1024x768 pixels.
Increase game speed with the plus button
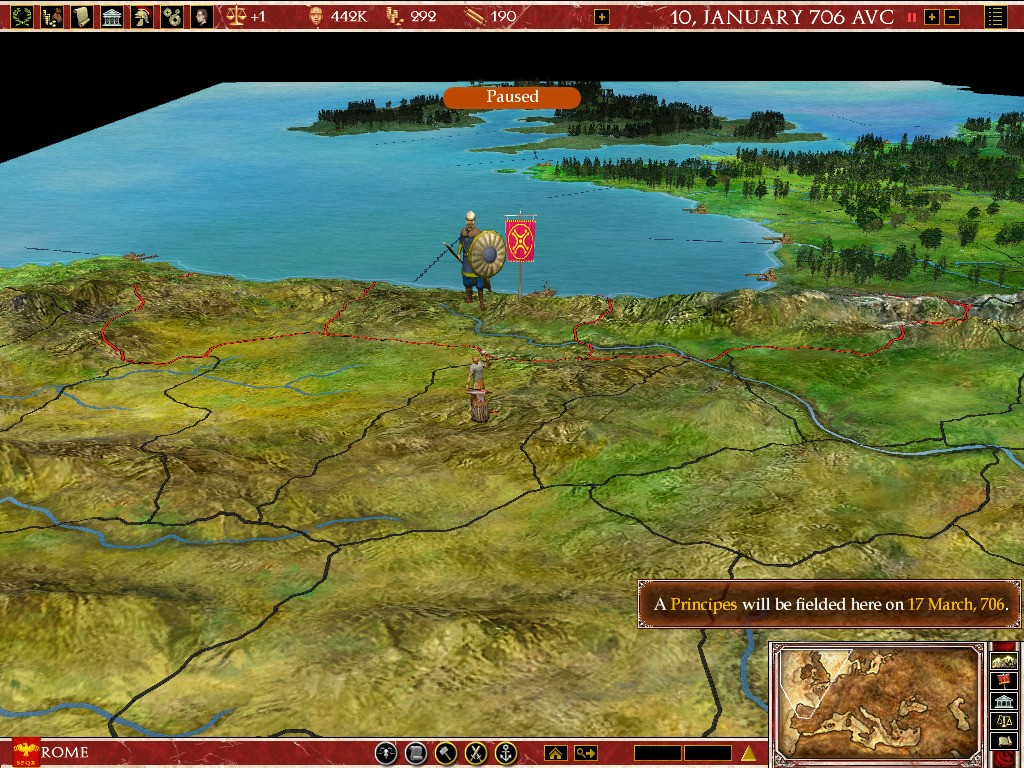coord(932,17)
